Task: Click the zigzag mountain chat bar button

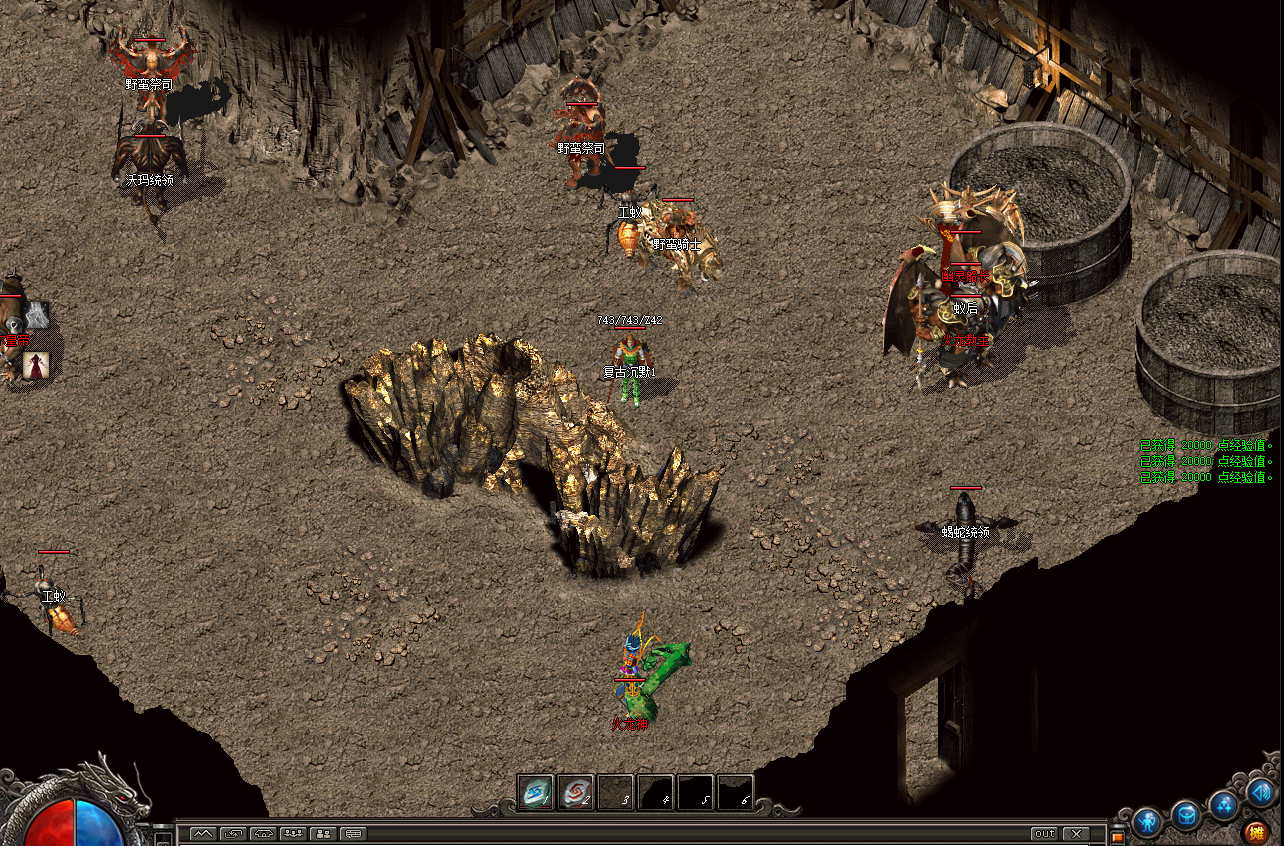Action: pos(202,833)
